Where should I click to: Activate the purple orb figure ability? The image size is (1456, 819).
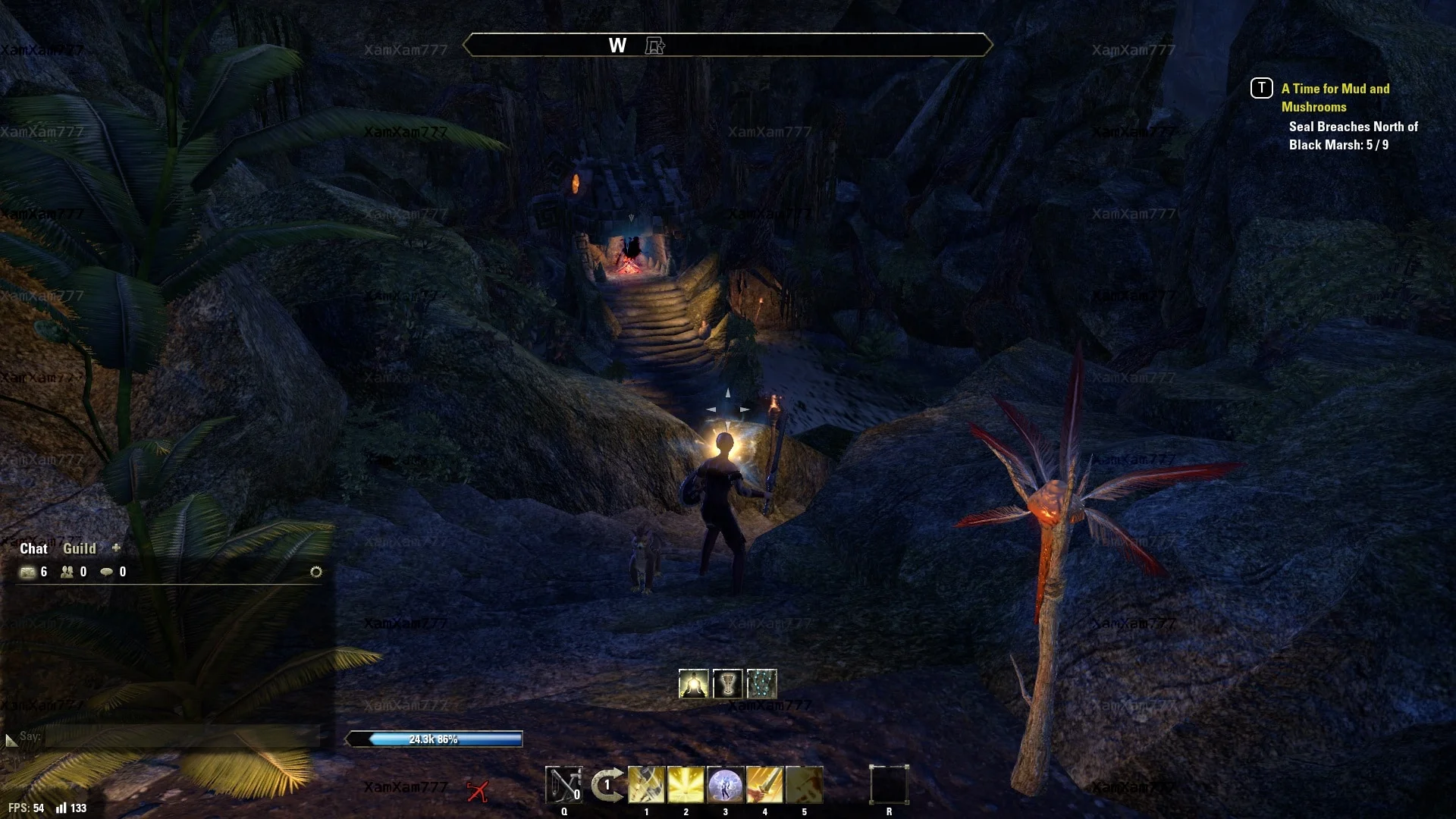[x=725, y=785]
